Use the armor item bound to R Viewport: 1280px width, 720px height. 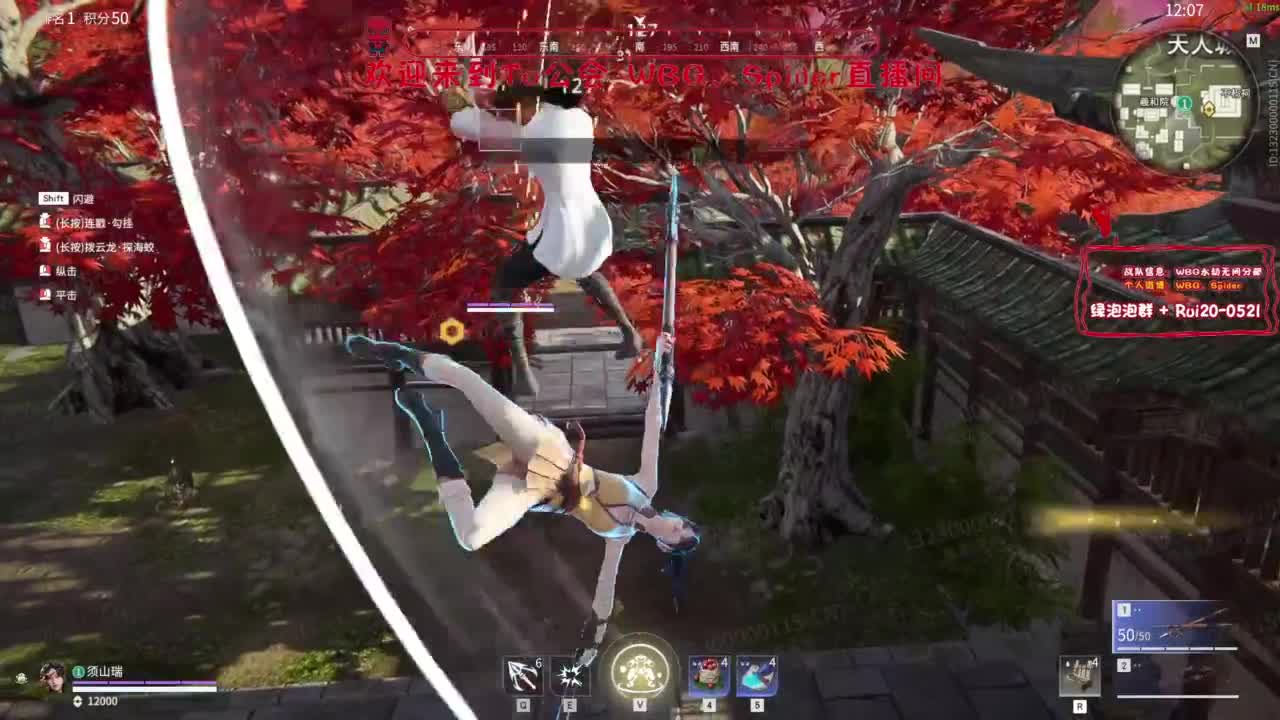(x=1078, y=676)
